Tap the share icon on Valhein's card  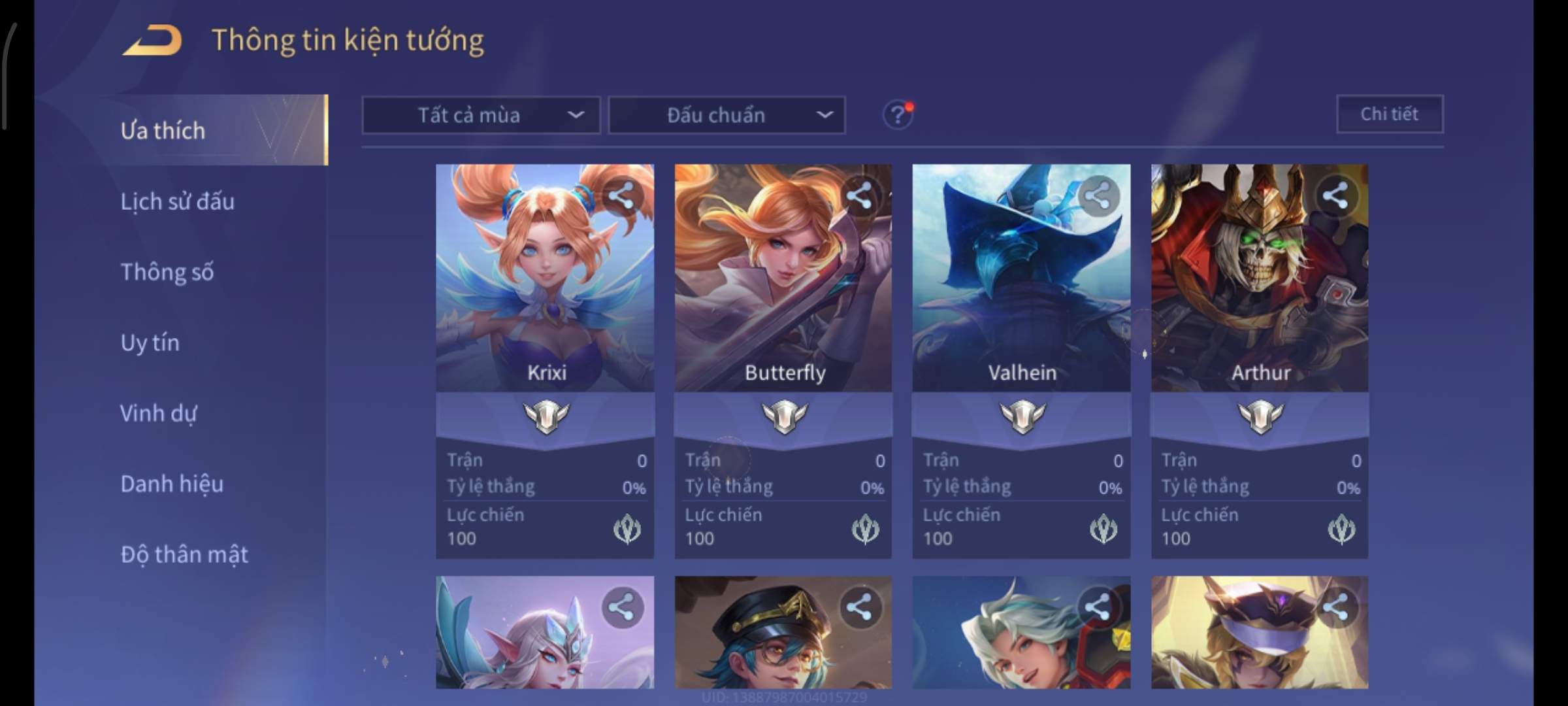pos(1098,195)
